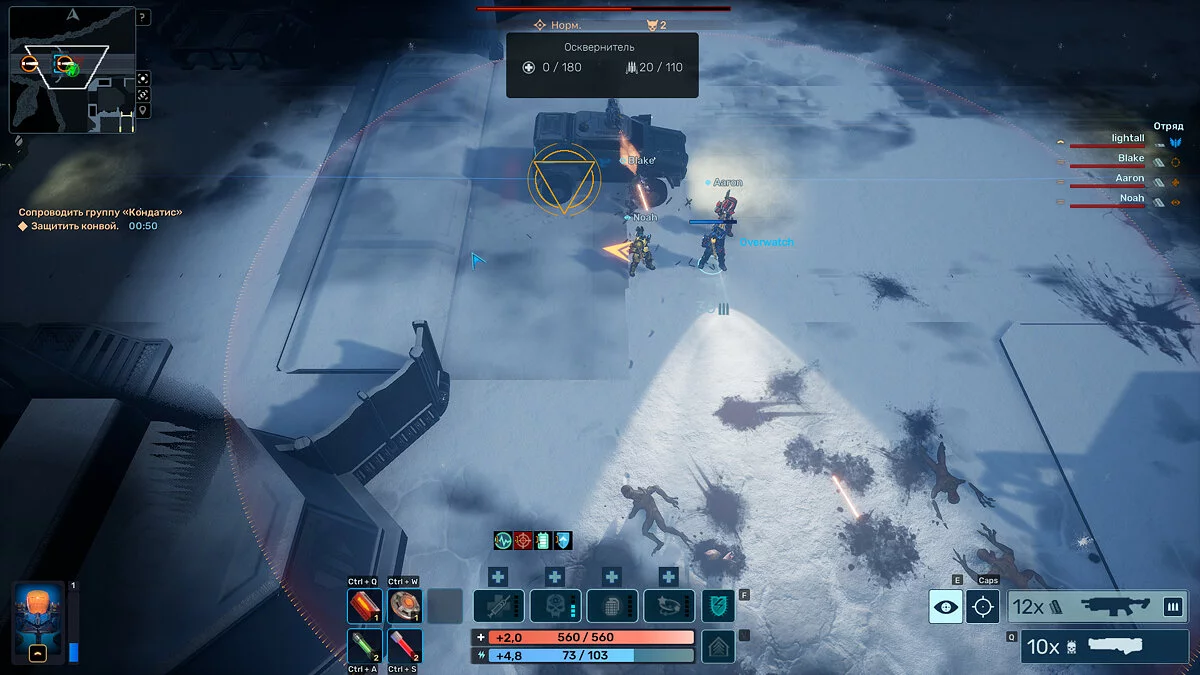Activate the grenade ability slot
The height and width of the screenshot is (675, 1200).
612,606
